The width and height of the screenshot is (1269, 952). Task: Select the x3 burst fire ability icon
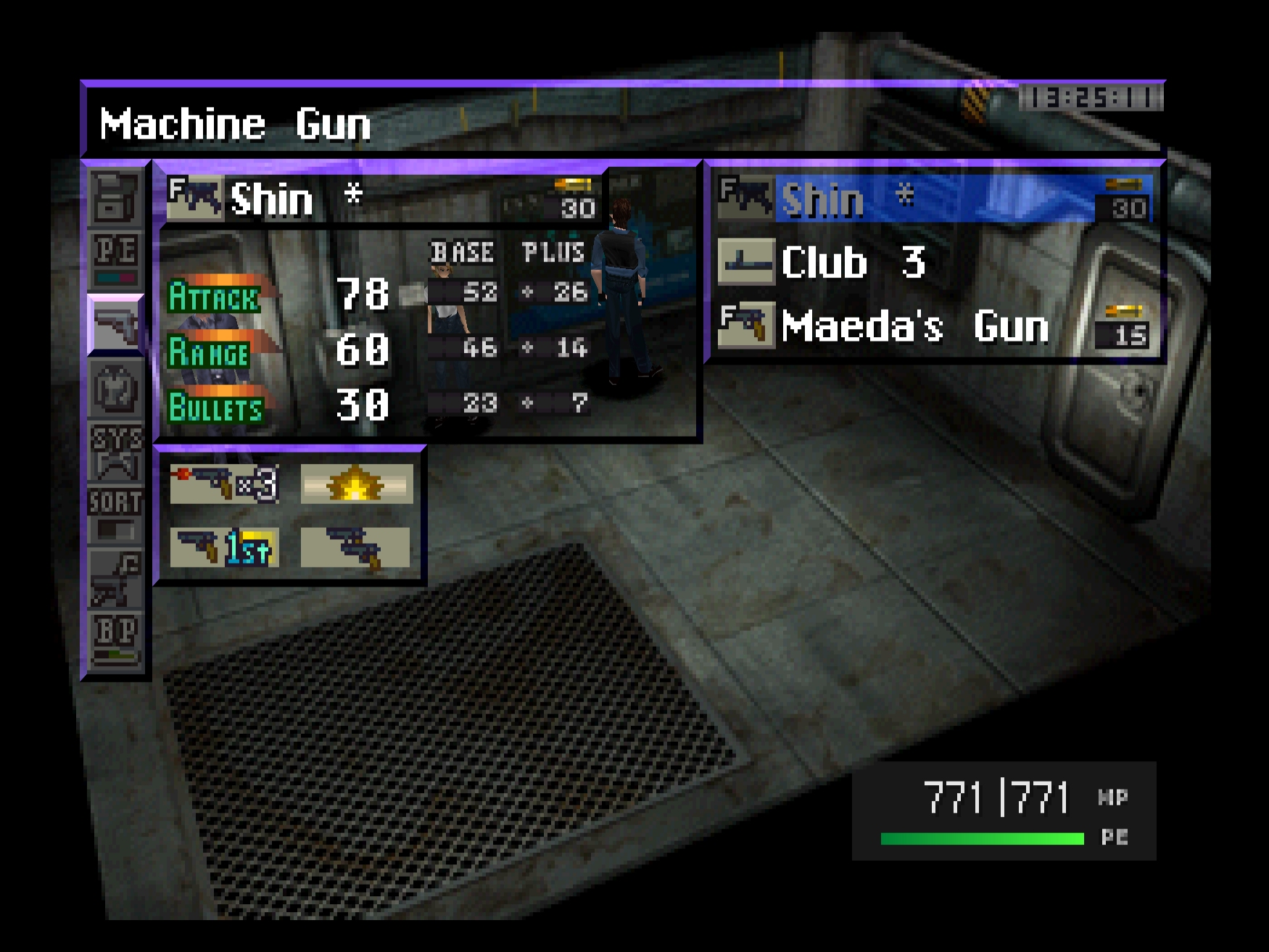coord(224,484)
